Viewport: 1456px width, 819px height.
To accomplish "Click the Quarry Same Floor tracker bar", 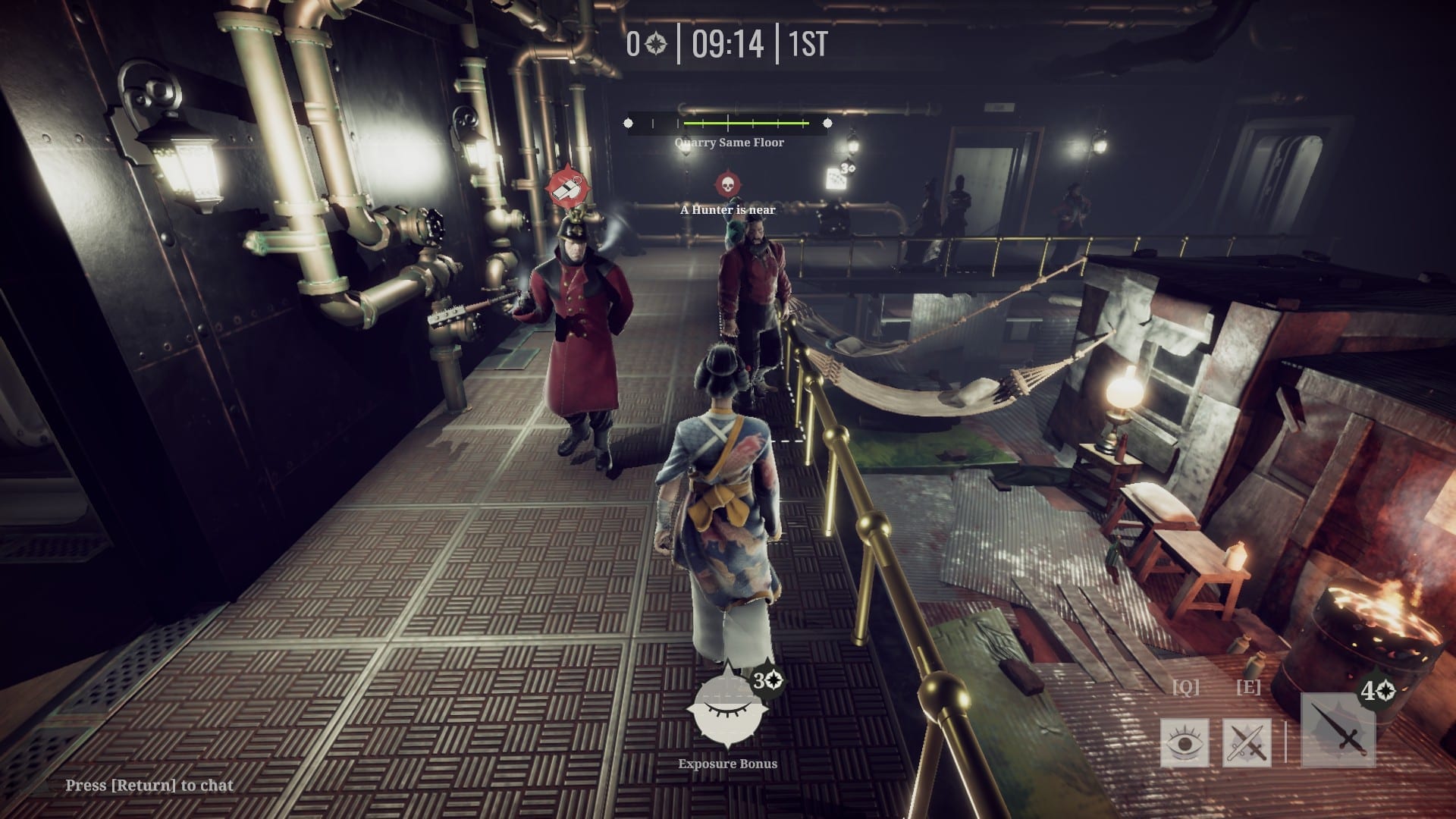I will [728, 123].
